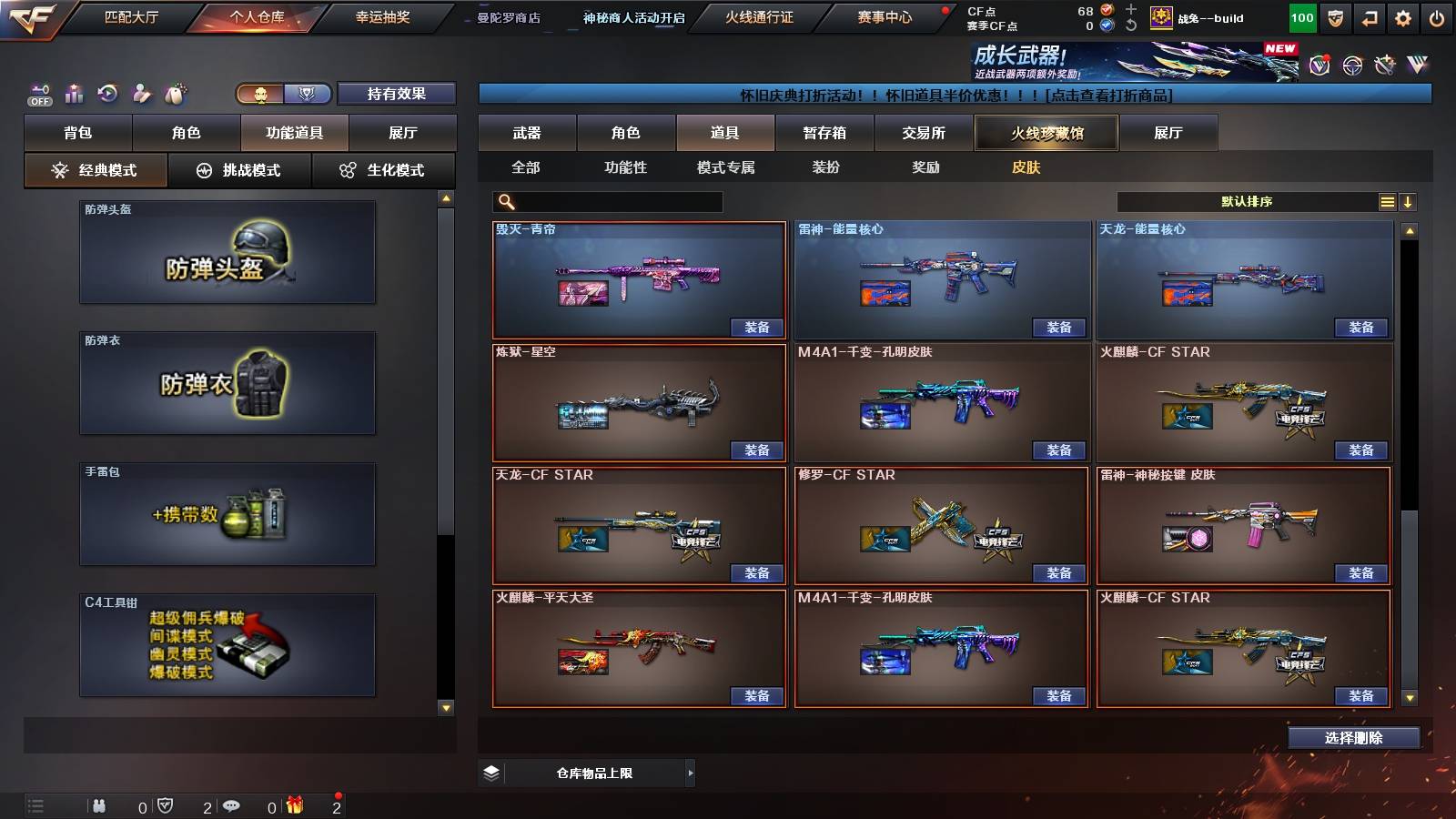The width and height of the screenshot is (1456, 819).
Task: Switch the soldier/trophy display toggle to trophy
Action: point(307,94)
